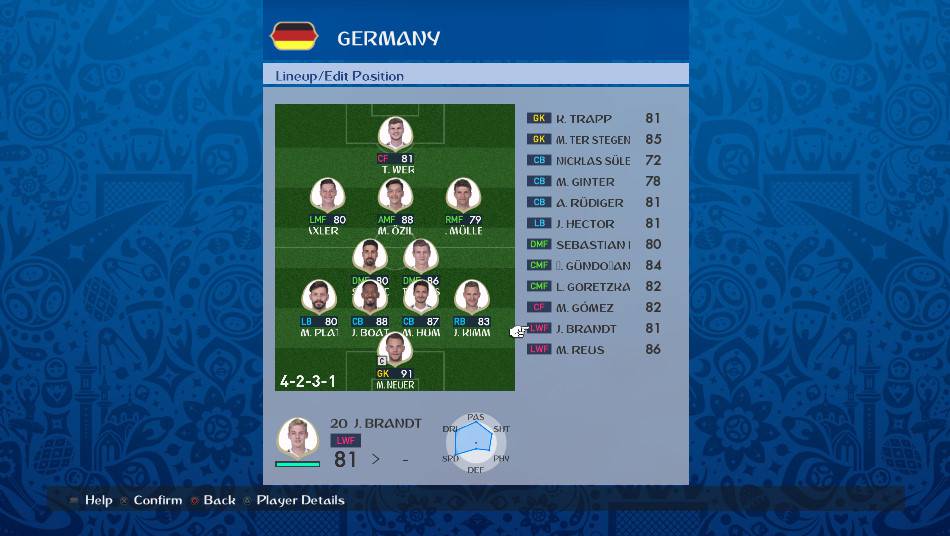
Task: Select RMF Müller on the pitch
Action: point(461,197)
